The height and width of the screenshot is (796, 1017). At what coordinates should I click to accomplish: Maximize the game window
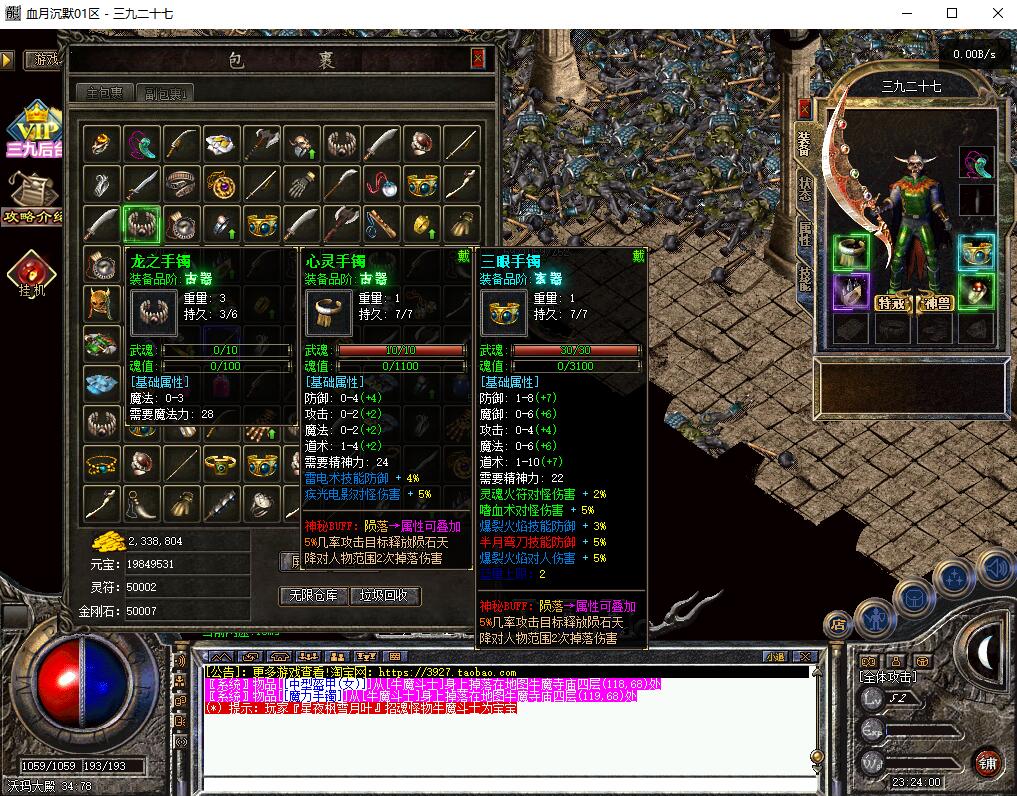point(952,13)
